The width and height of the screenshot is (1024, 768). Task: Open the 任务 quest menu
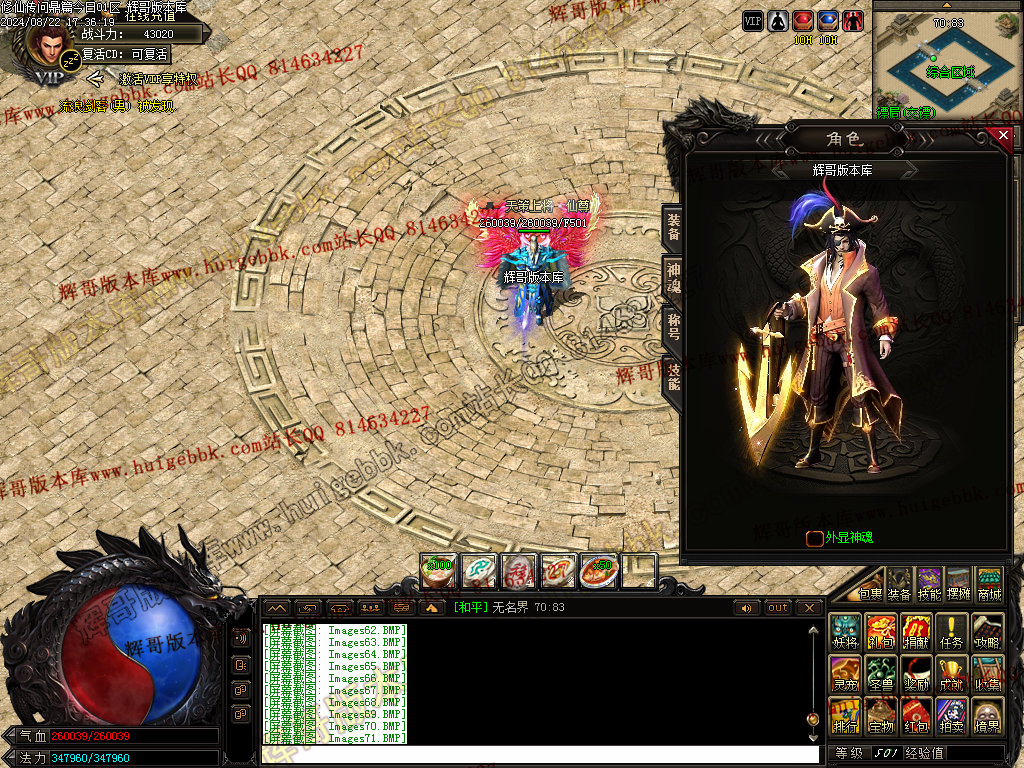pos(952,634)
